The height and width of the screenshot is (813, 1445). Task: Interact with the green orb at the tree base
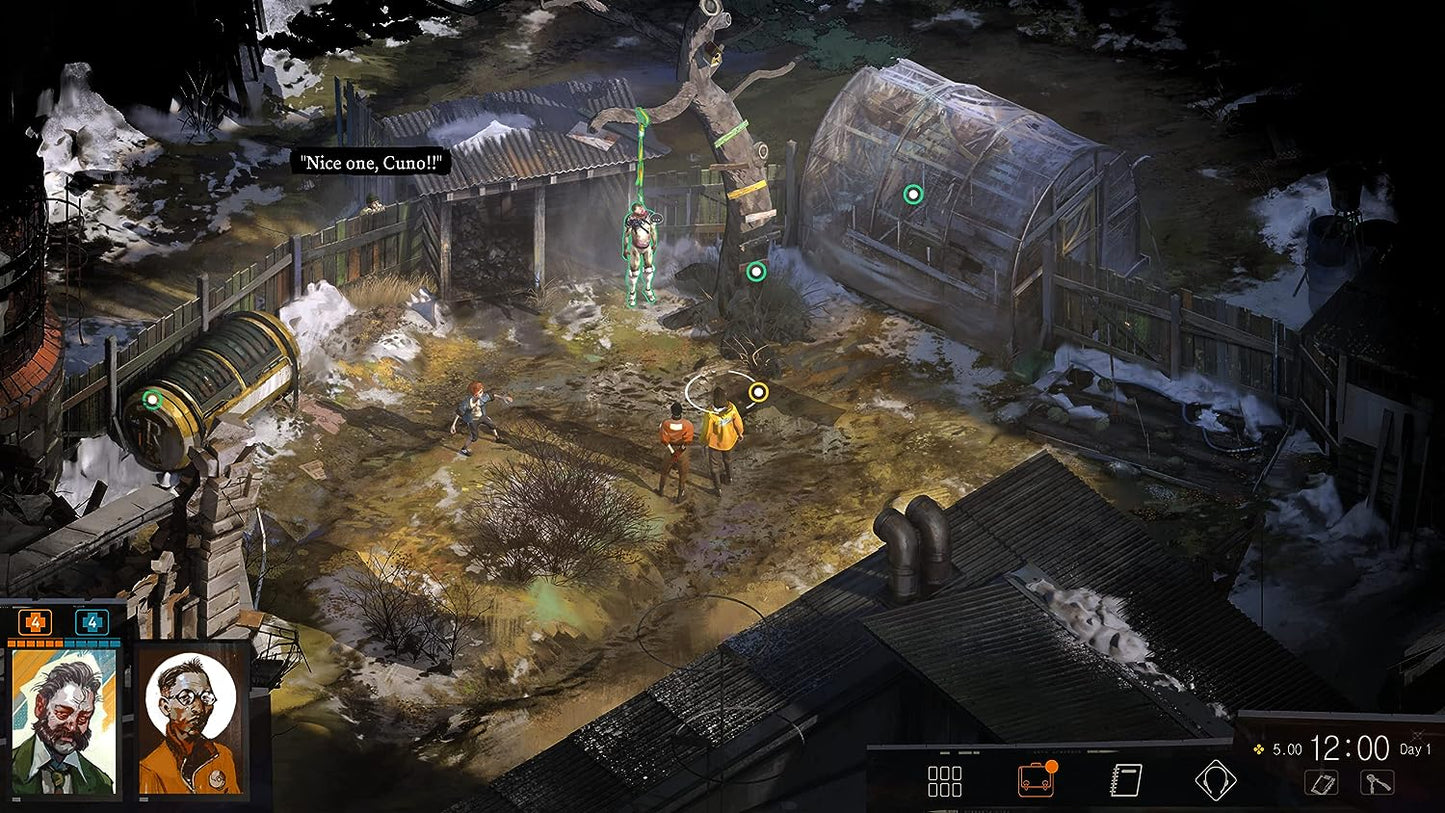click(x=756, y=271)
